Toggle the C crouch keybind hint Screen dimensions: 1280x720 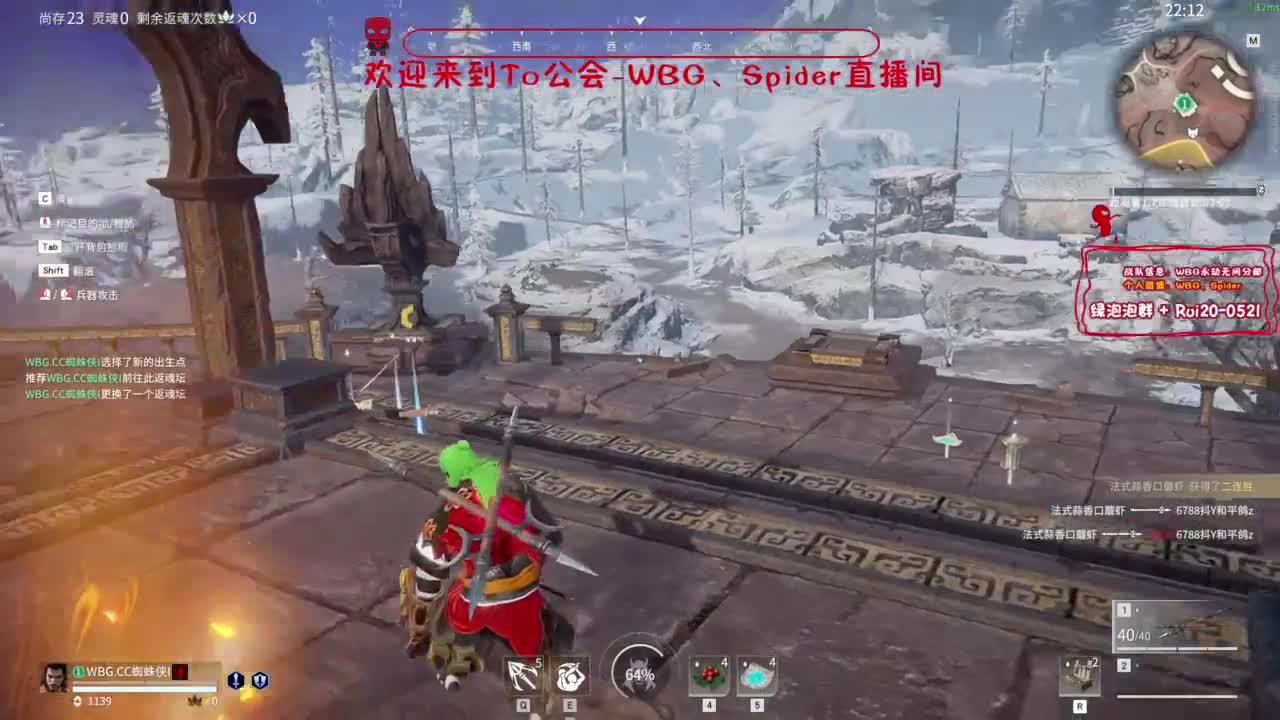(x=44, y=197)
